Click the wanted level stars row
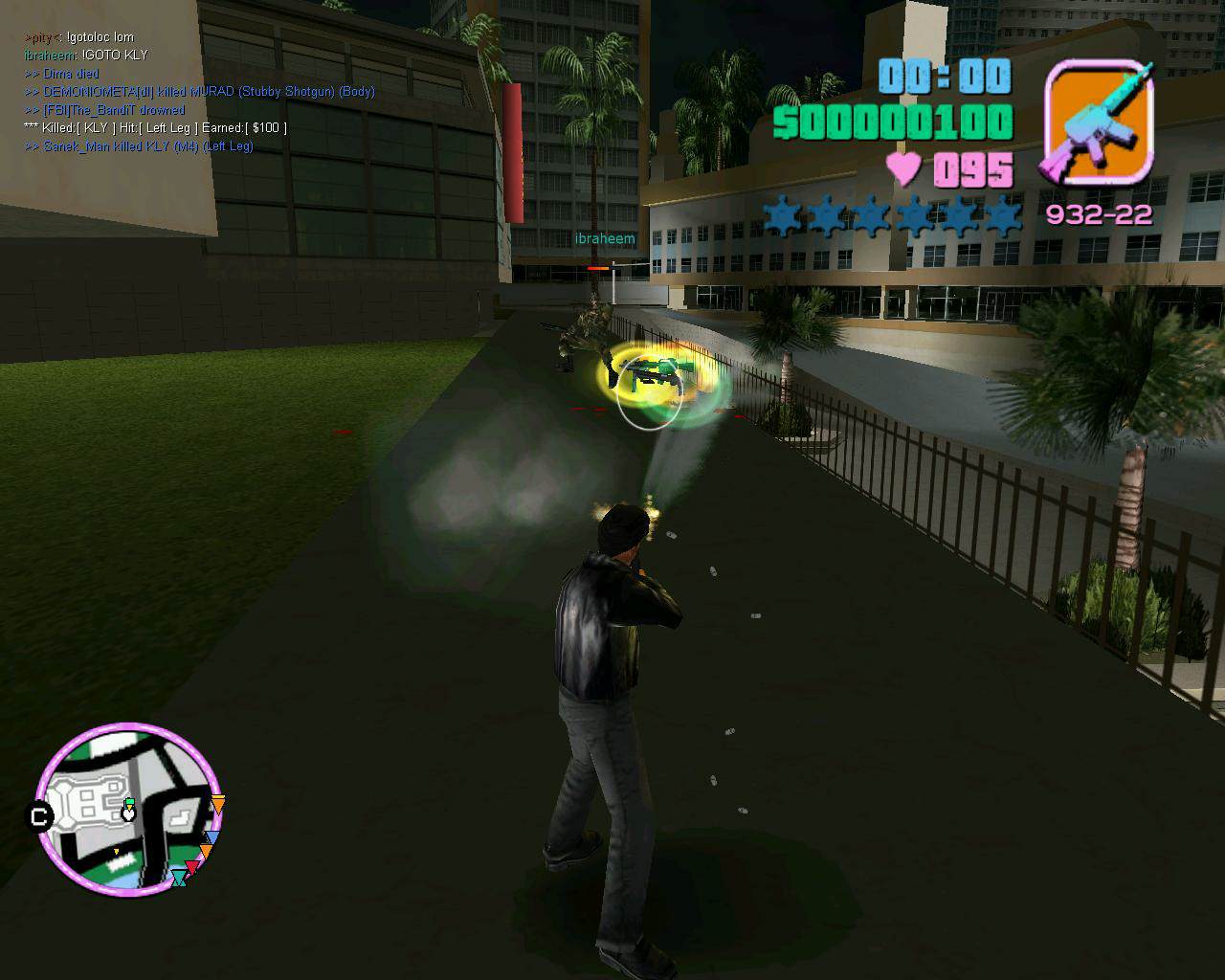The height and width of the screenshot is (980, 1225). (x=892, y=216)
